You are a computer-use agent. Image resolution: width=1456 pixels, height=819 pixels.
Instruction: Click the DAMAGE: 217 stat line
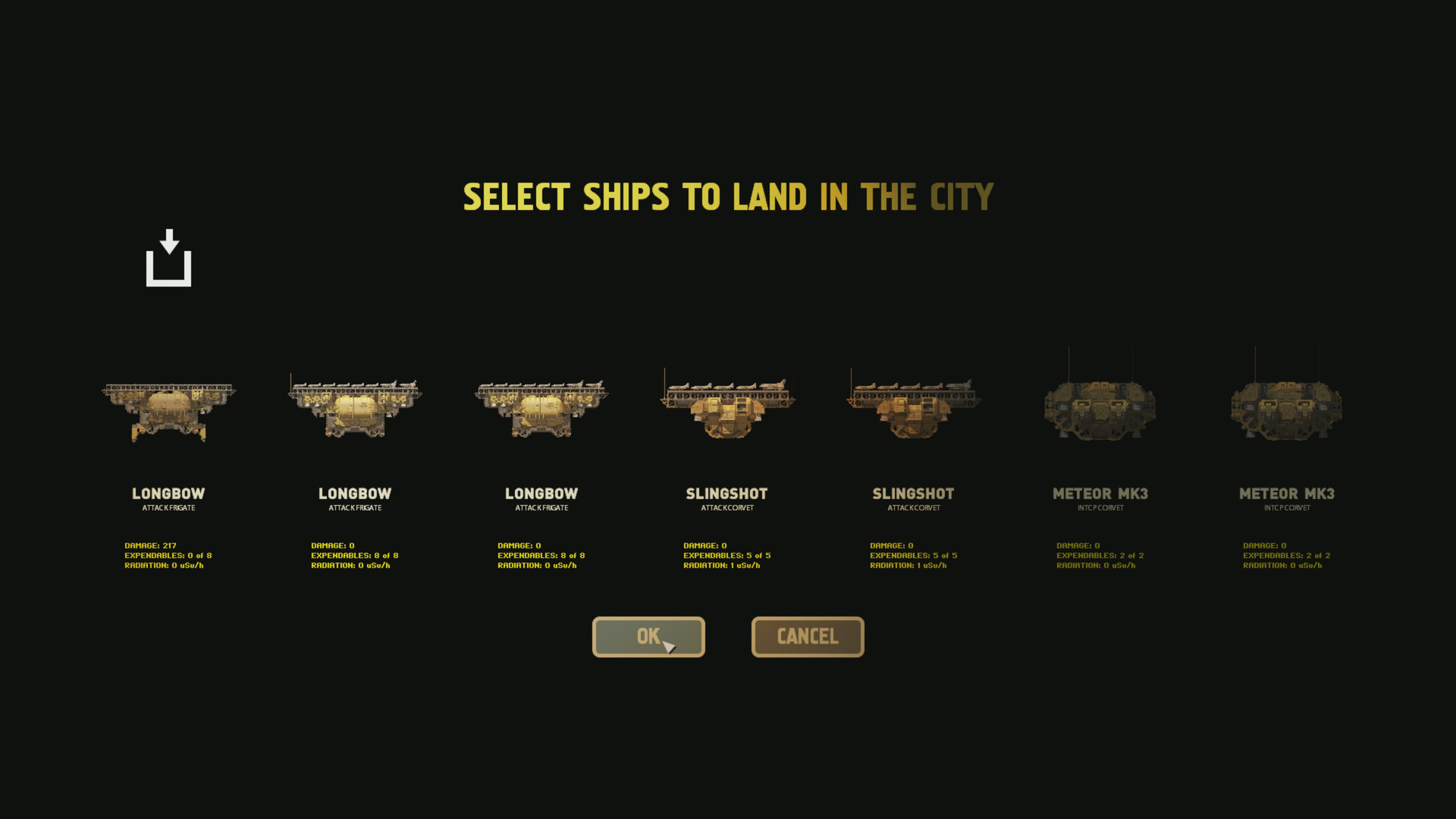point(149,544)
